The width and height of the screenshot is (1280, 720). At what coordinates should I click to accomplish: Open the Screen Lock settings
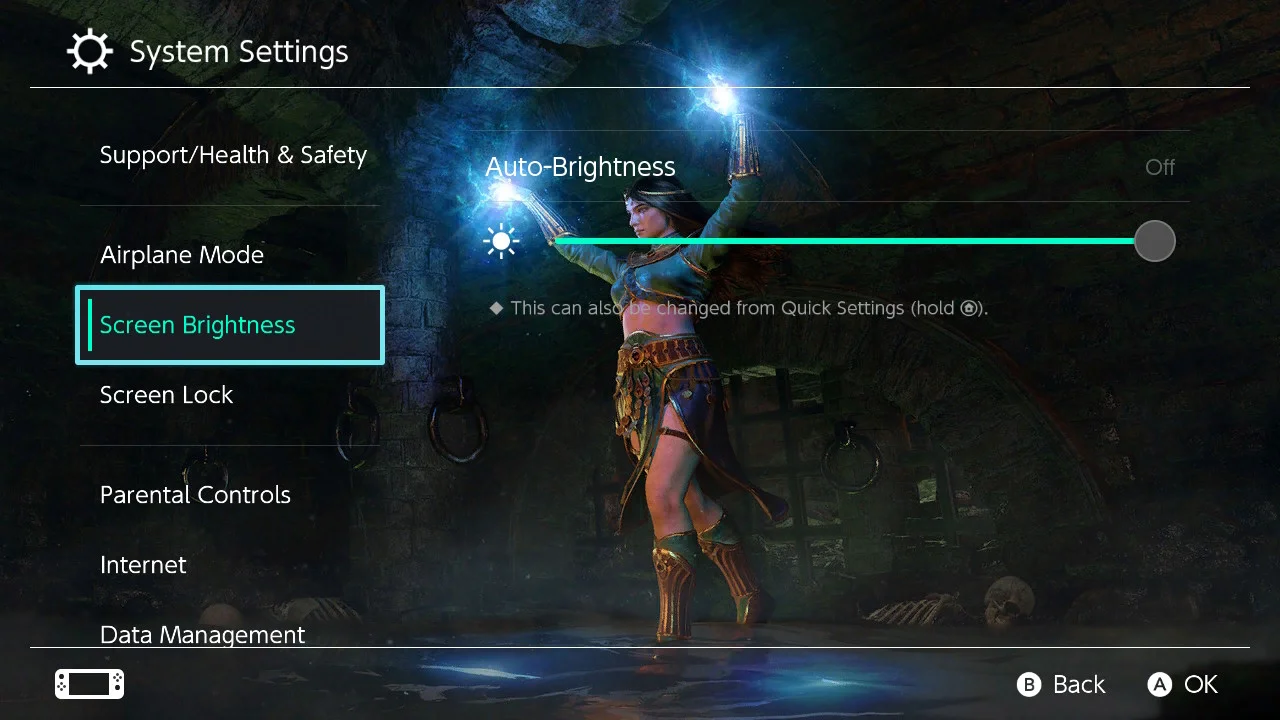[166, 395]
